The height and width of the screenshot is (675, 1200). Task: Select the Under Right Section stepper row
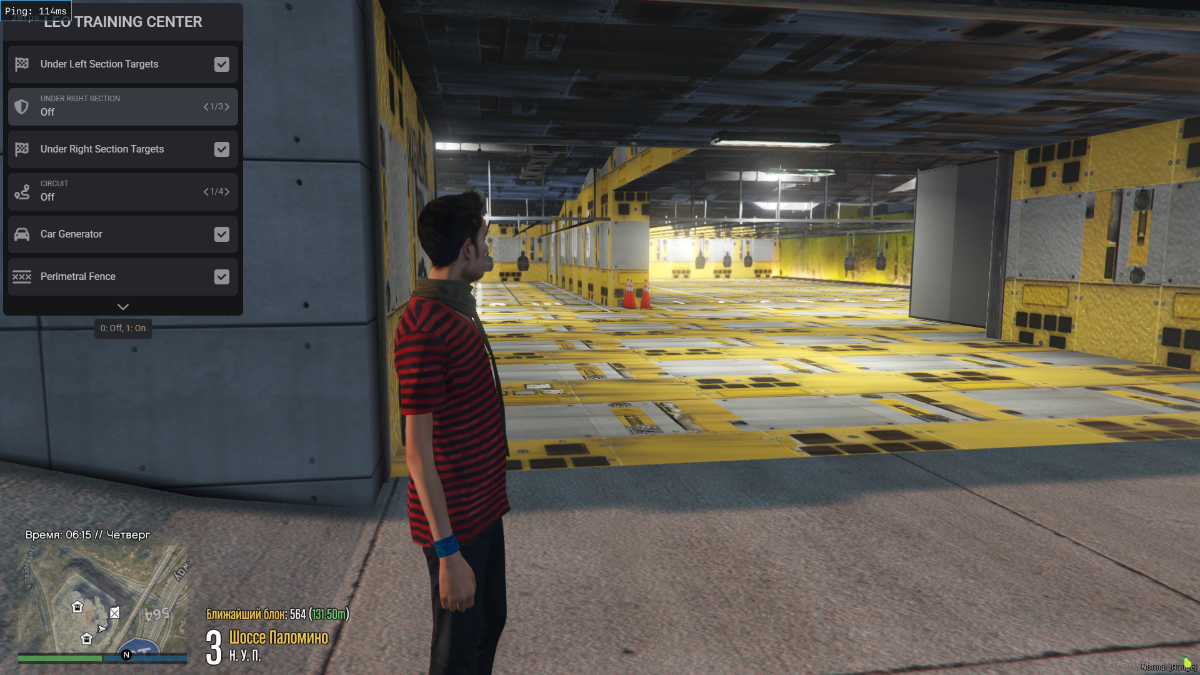click(122, 106)
